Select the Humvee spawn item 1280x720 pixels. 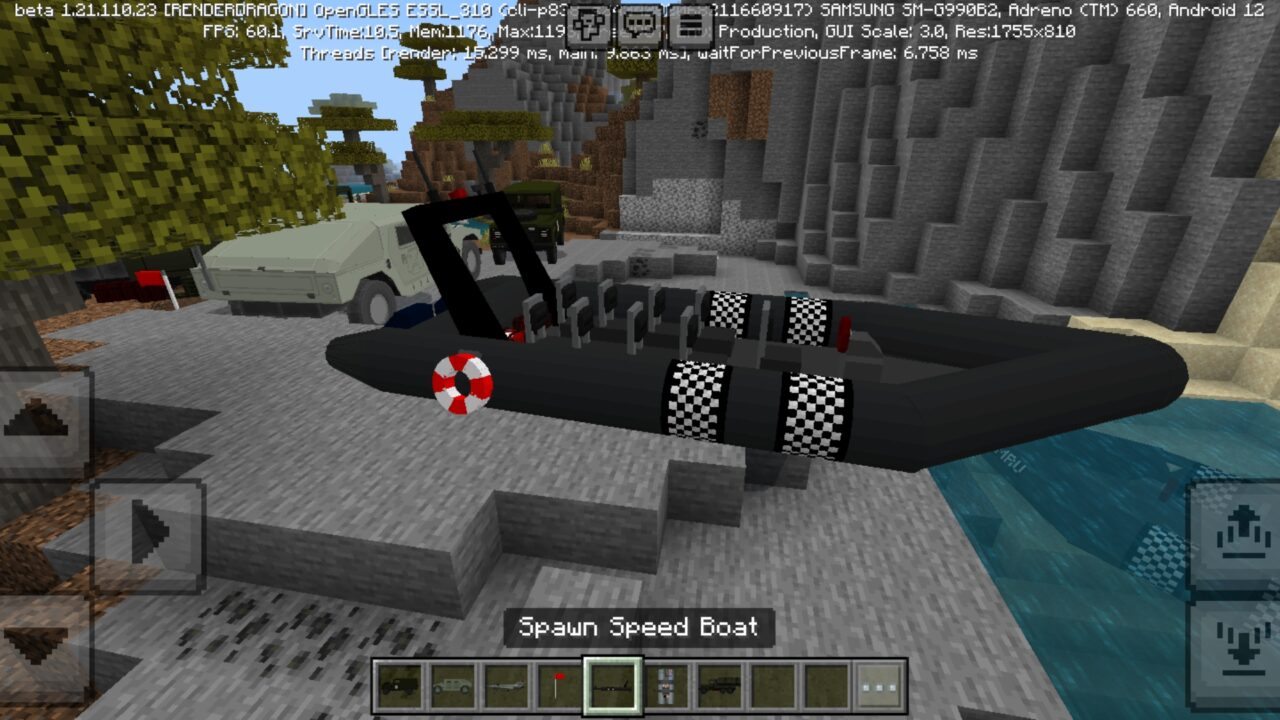coord(451,687)
